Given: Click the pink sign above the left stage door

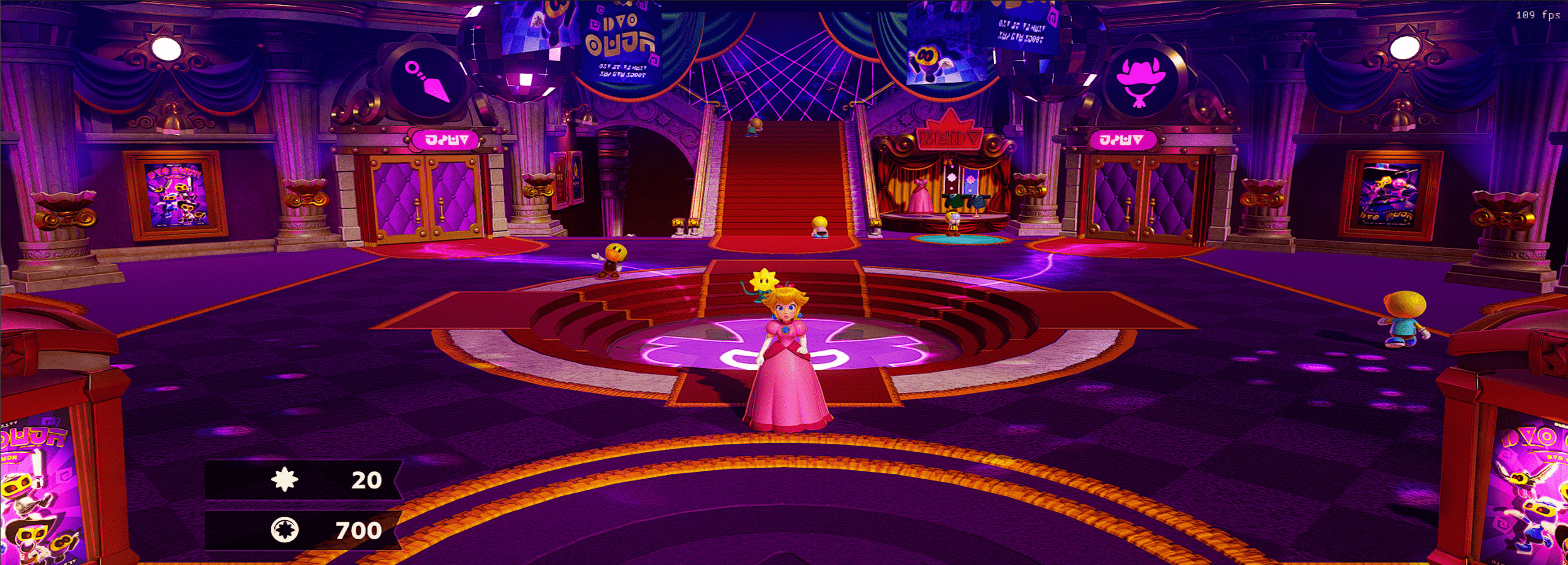Looking at the screenshot, I should coord(445,139).
